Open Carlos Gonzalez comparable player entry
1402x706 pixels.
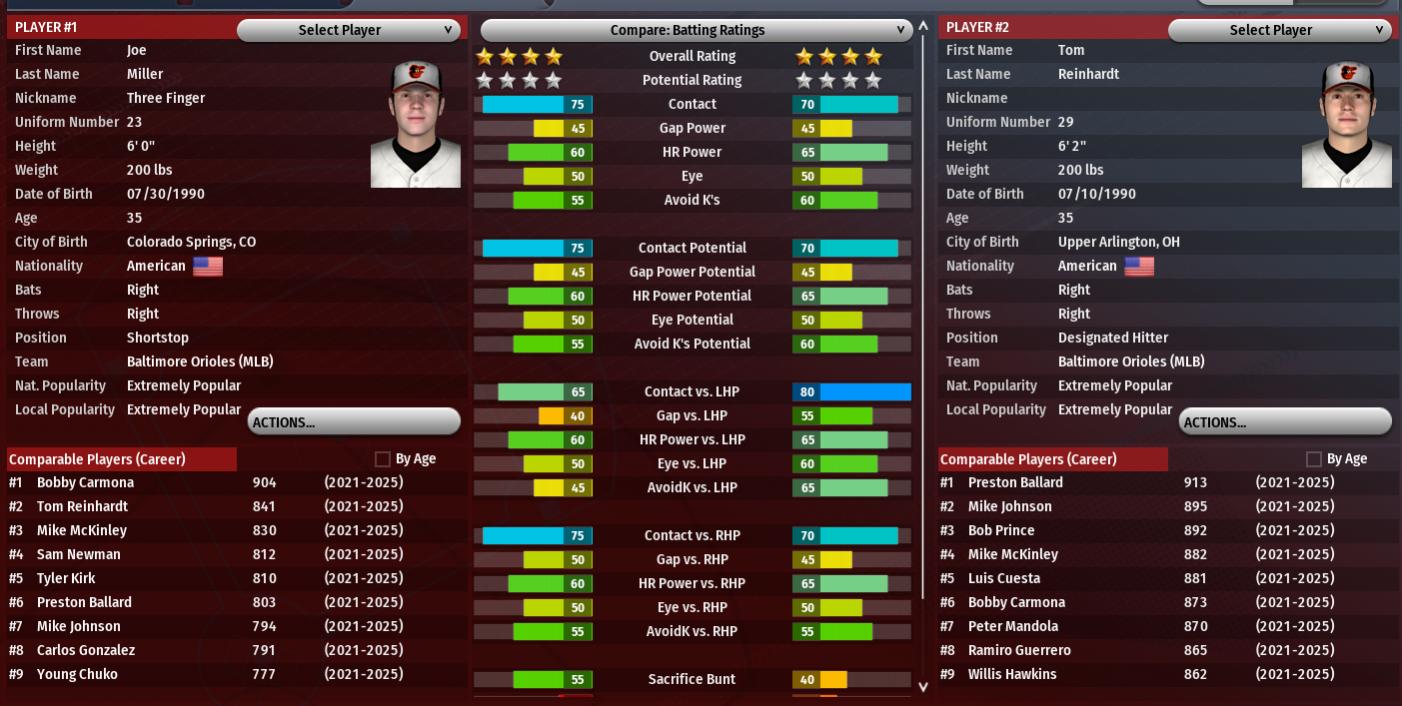86,651
